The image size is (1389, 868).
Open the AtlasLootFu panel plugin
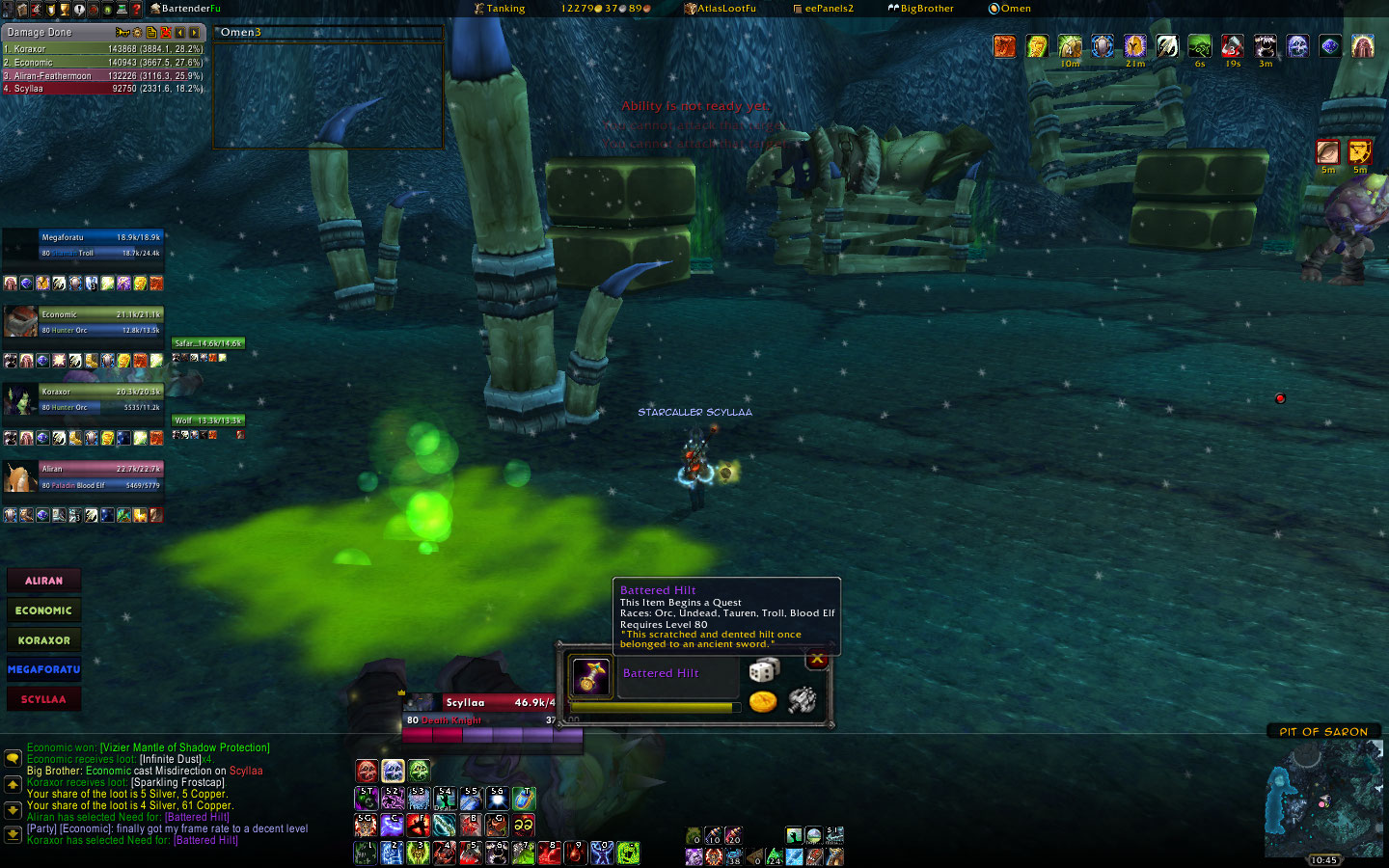coord(720,9)
